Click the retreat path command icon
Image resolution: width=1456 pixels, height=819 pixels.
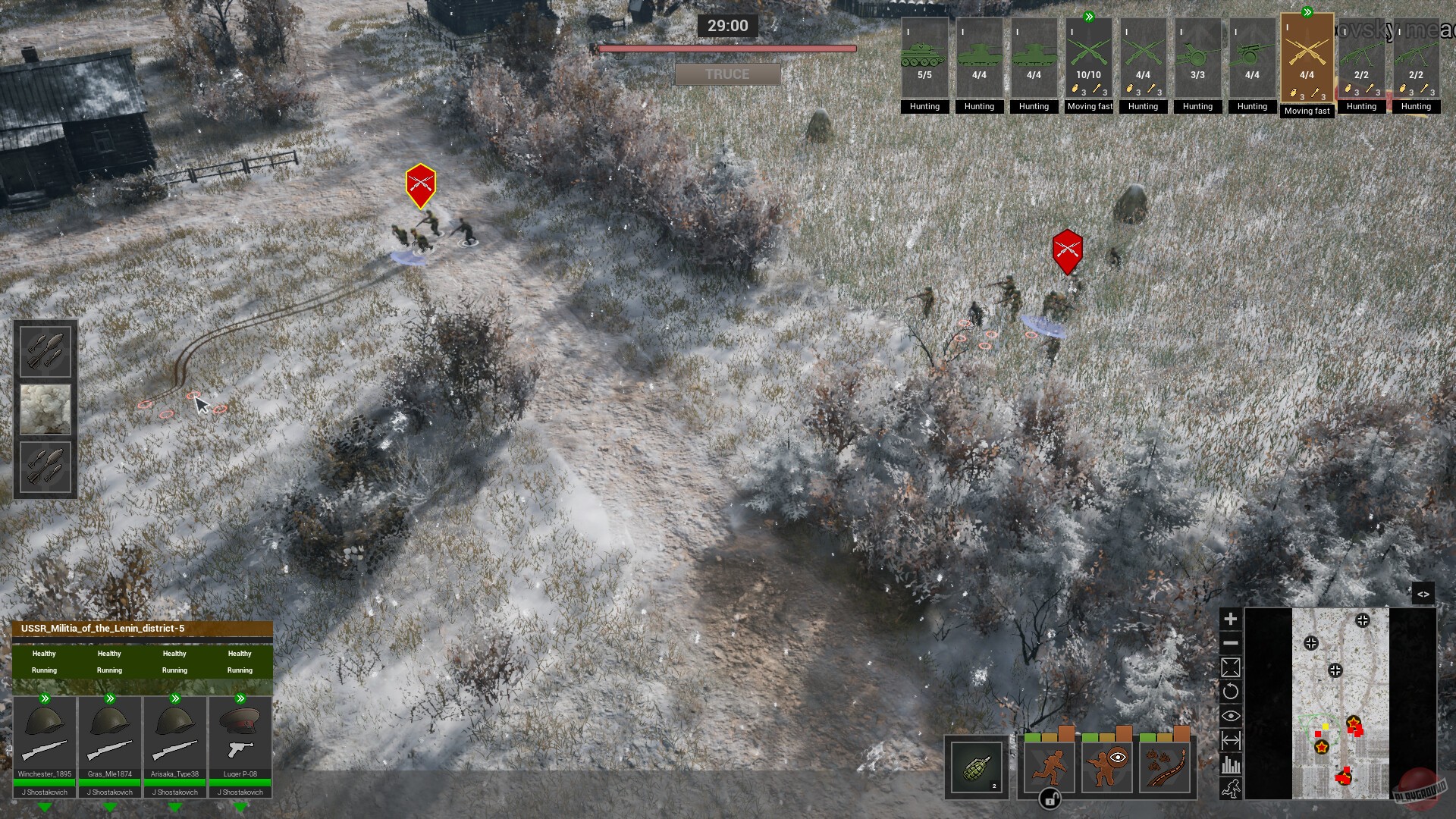(x=1163, y=767)
